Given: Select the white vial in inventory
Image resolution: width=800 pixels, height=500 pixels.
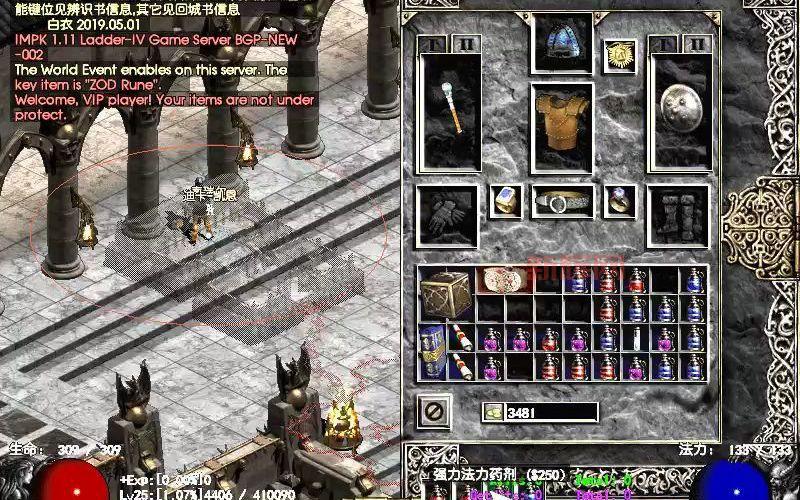Looking at the screenshot, I should click(635, 338).
